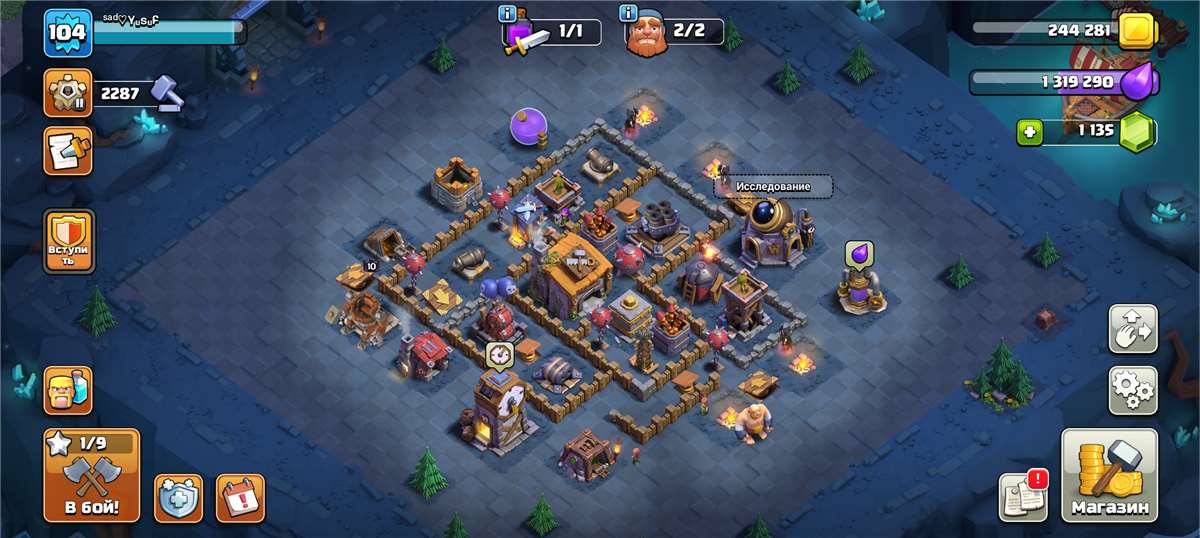
Task: Open the Магазин shop
Action: tap(1109, 475)
